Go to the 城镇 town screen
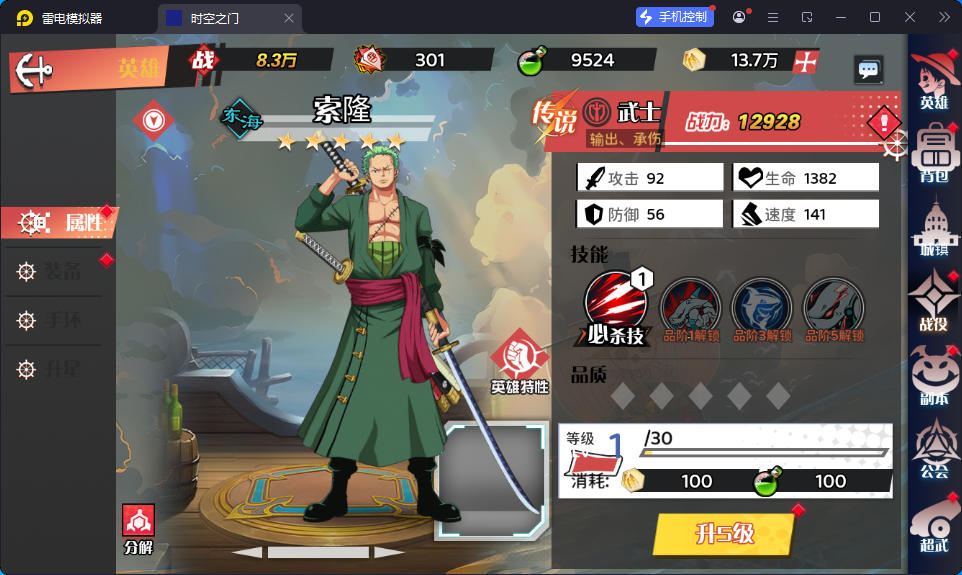 tap(934, 227)
